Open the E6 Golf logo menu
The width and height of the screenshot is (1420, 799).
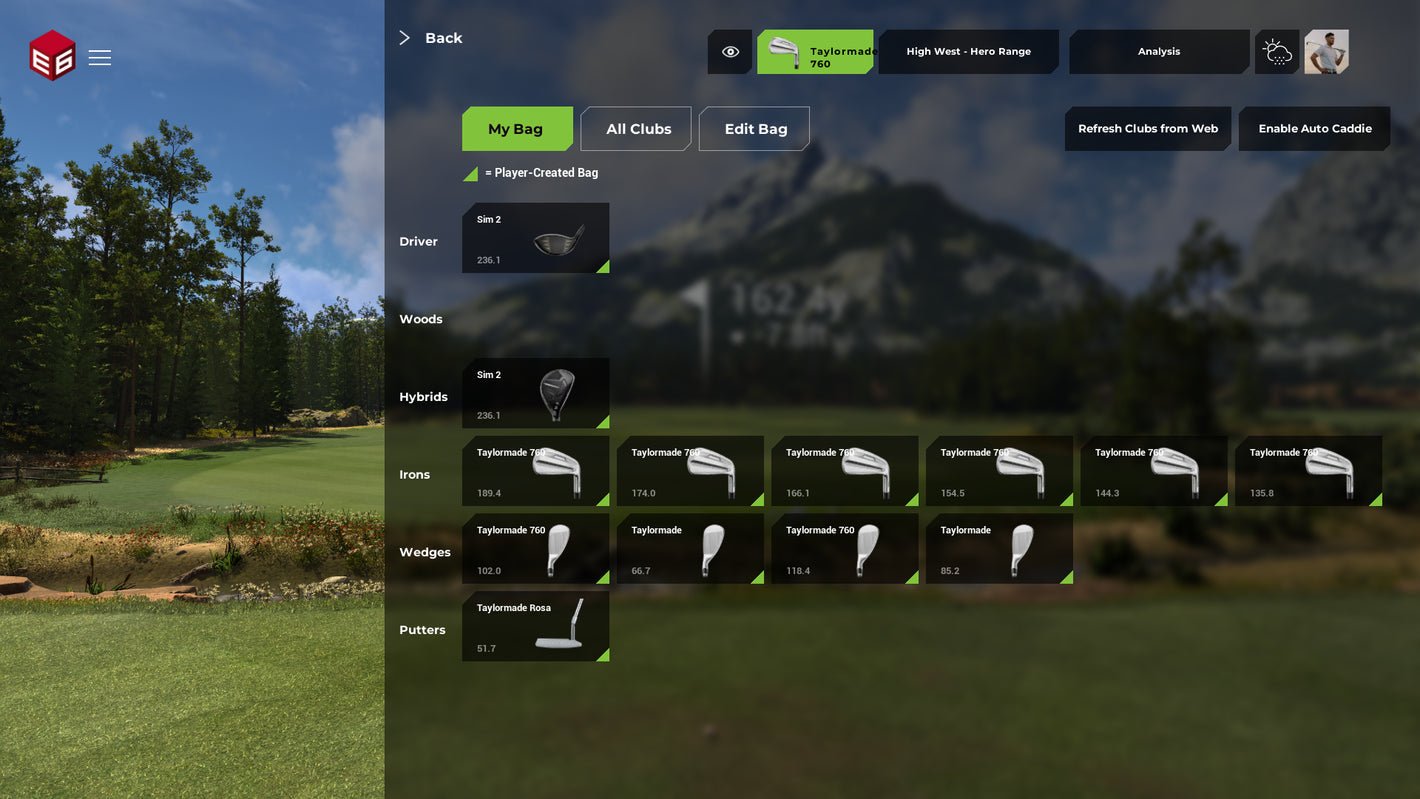[x=53, y=56]
